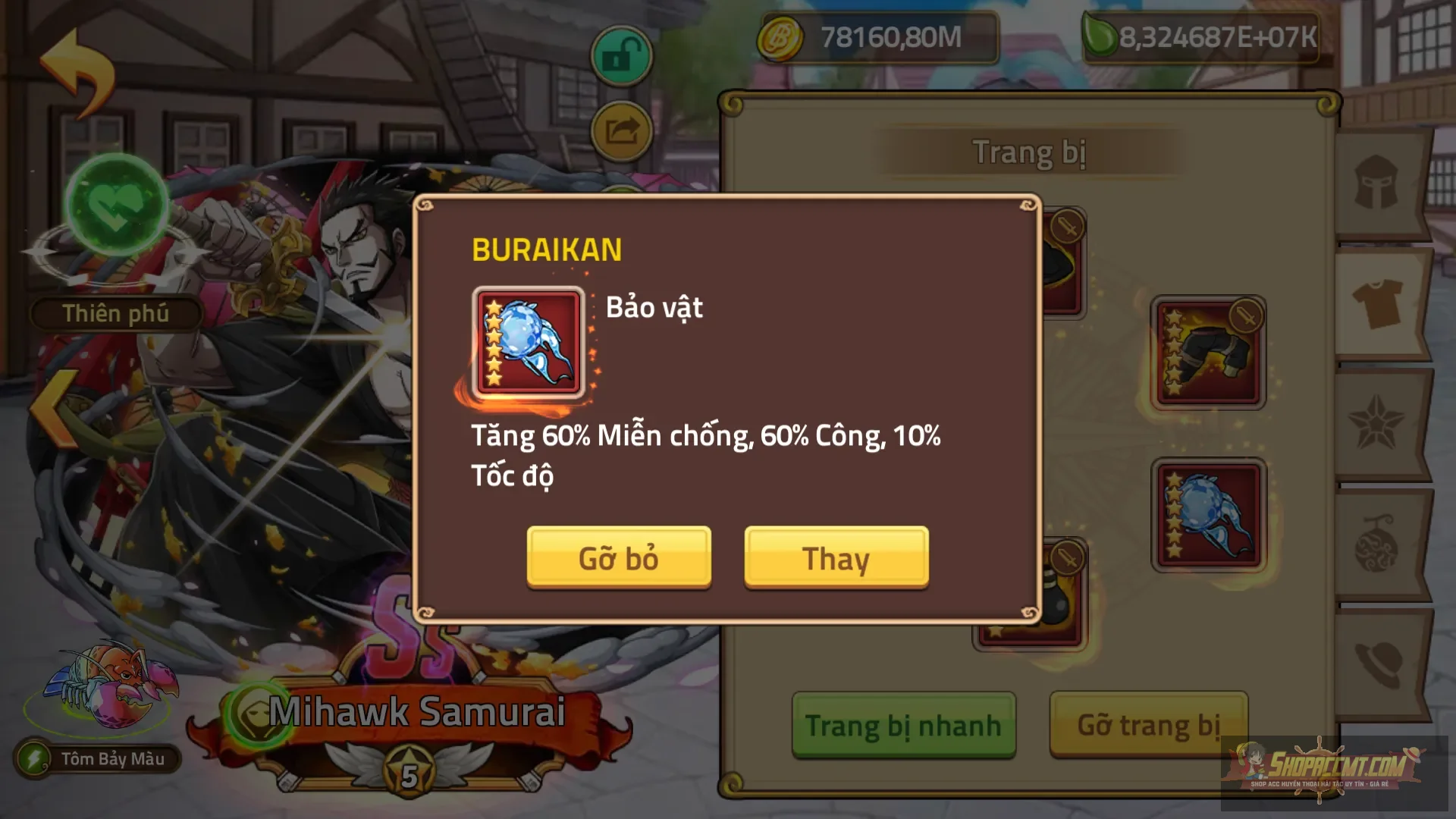
Task: Open the Thiên phú panel
Action: pos(115,313)
